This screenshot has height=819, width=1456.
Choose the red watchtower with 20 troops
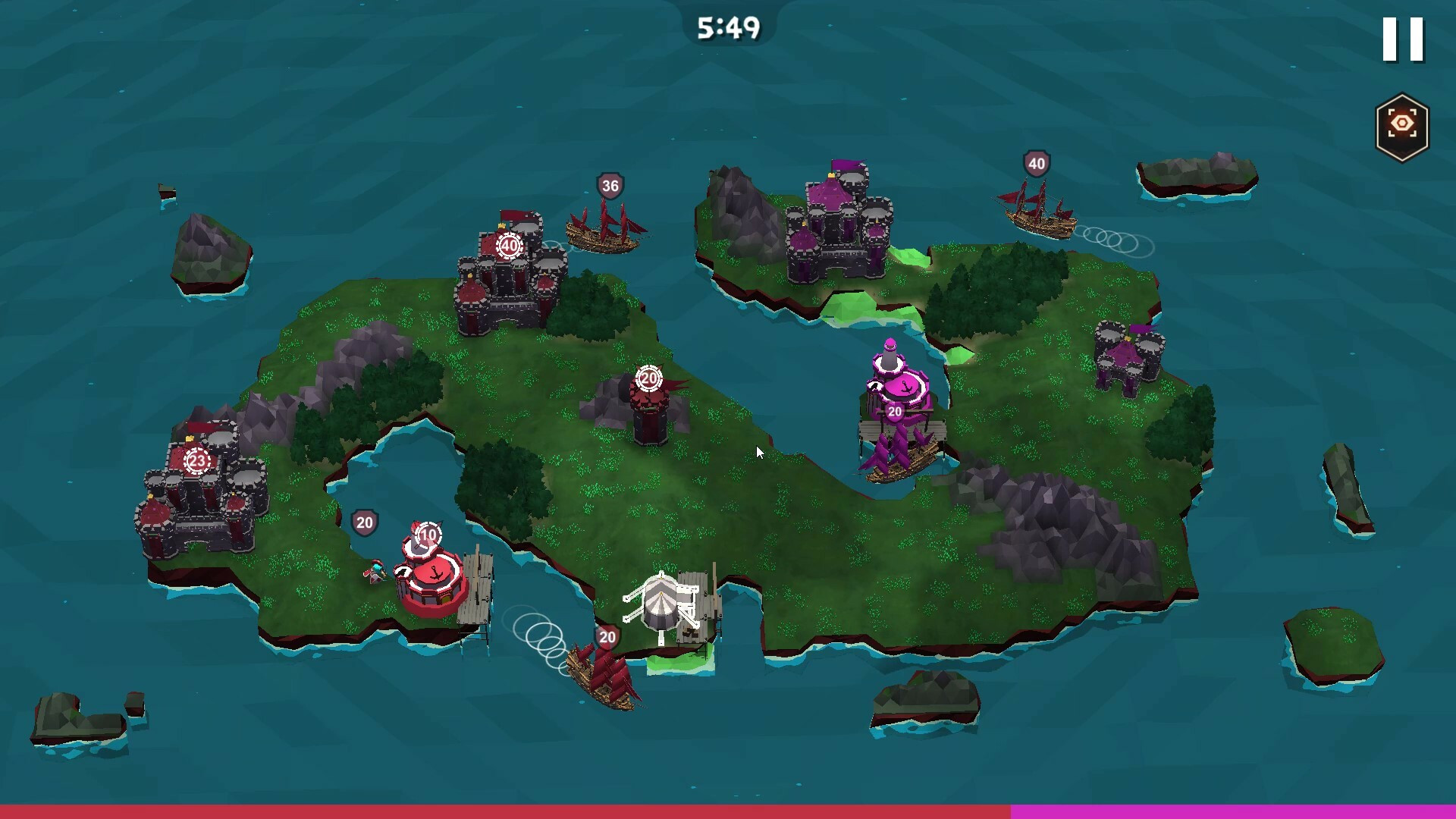pos(650,409)
